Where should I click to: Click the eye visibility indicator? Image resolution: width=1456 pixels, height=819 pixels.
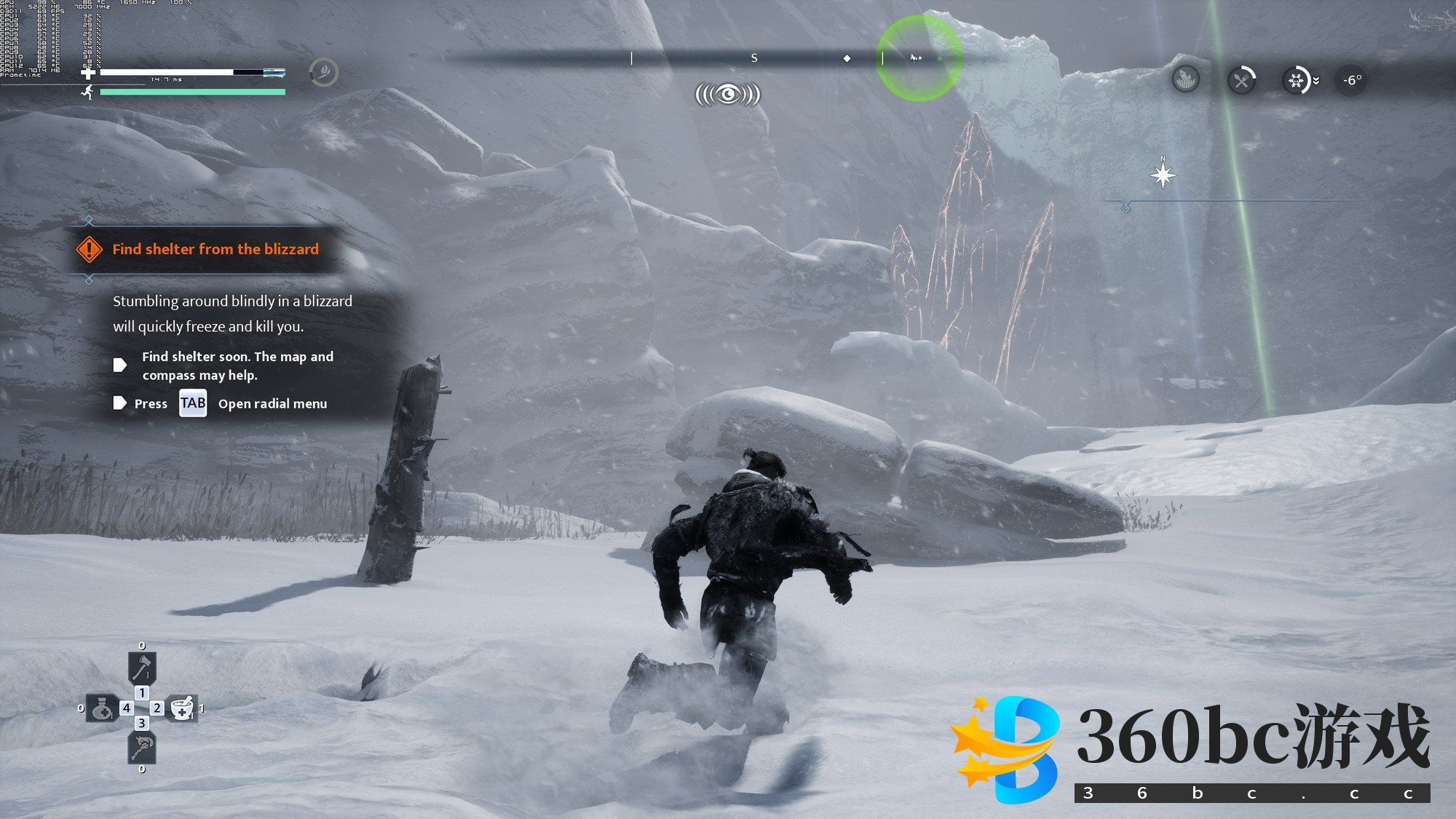tap(727, 95)
